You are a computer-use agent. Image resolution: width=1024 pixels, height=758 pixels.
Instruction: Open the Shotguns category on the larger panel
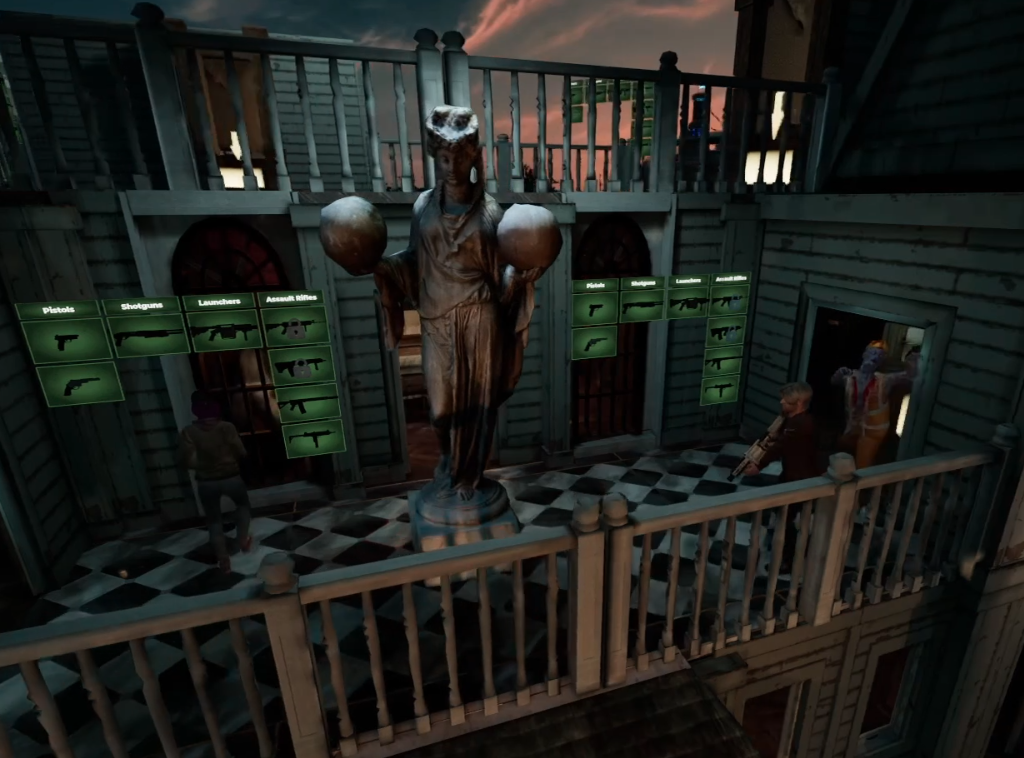(141, 305)
